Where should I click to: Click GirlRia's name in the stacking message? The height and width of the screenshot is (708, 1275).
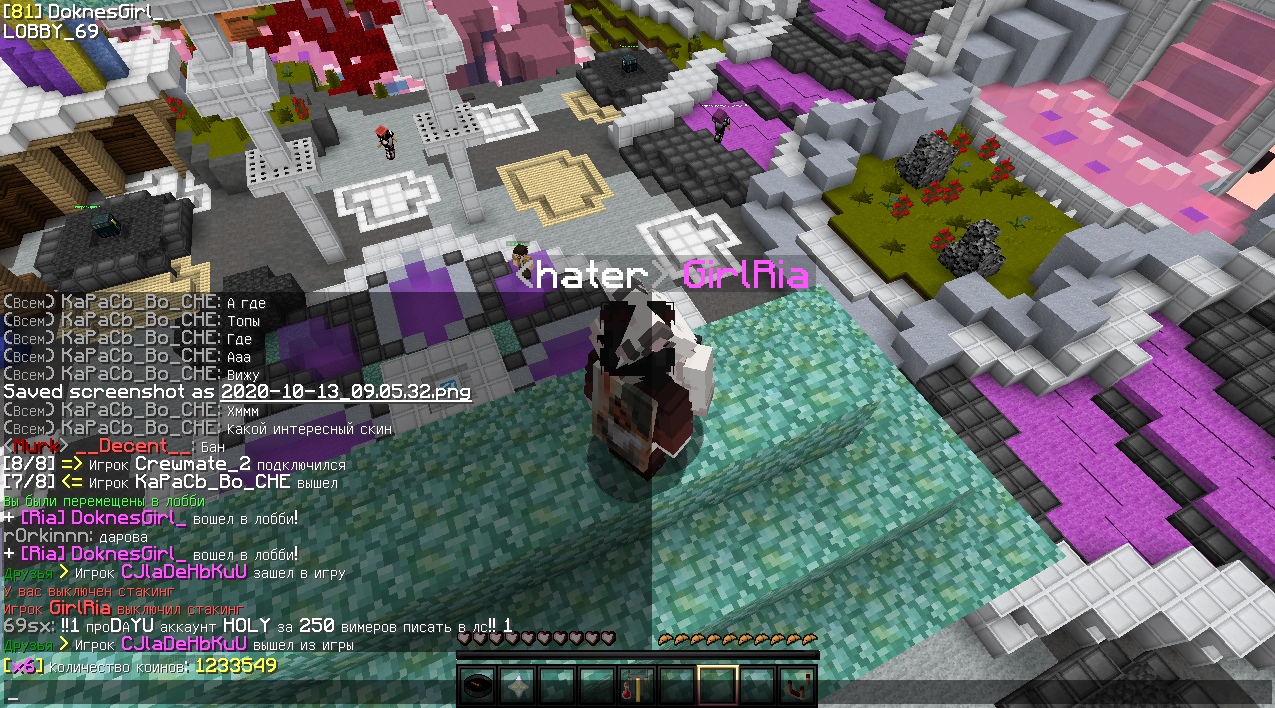tap(79, 608)
